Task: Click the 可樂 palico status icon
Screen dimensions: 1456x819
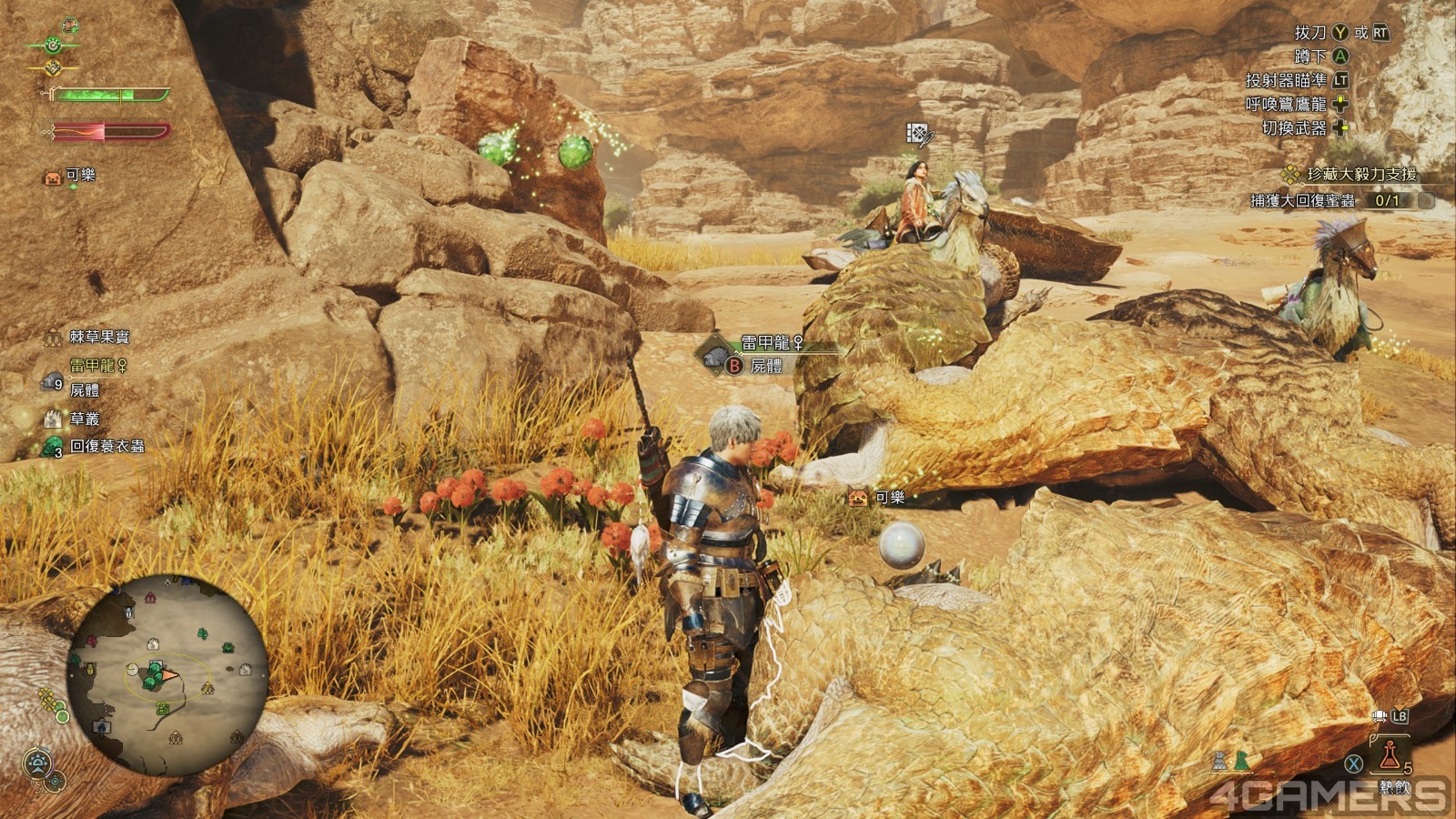Action: 53,177
